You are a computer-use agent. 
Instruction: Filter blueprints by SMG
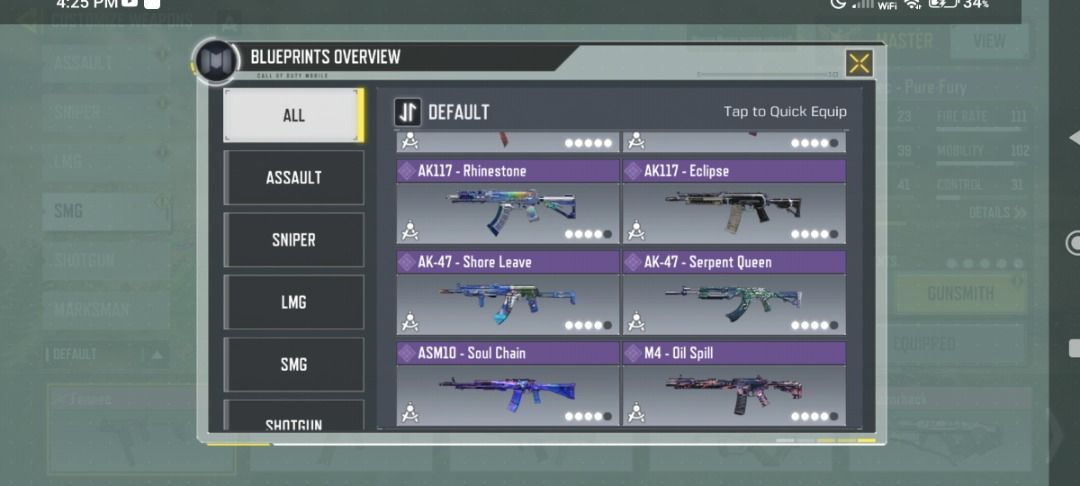(x=293, y=365)
